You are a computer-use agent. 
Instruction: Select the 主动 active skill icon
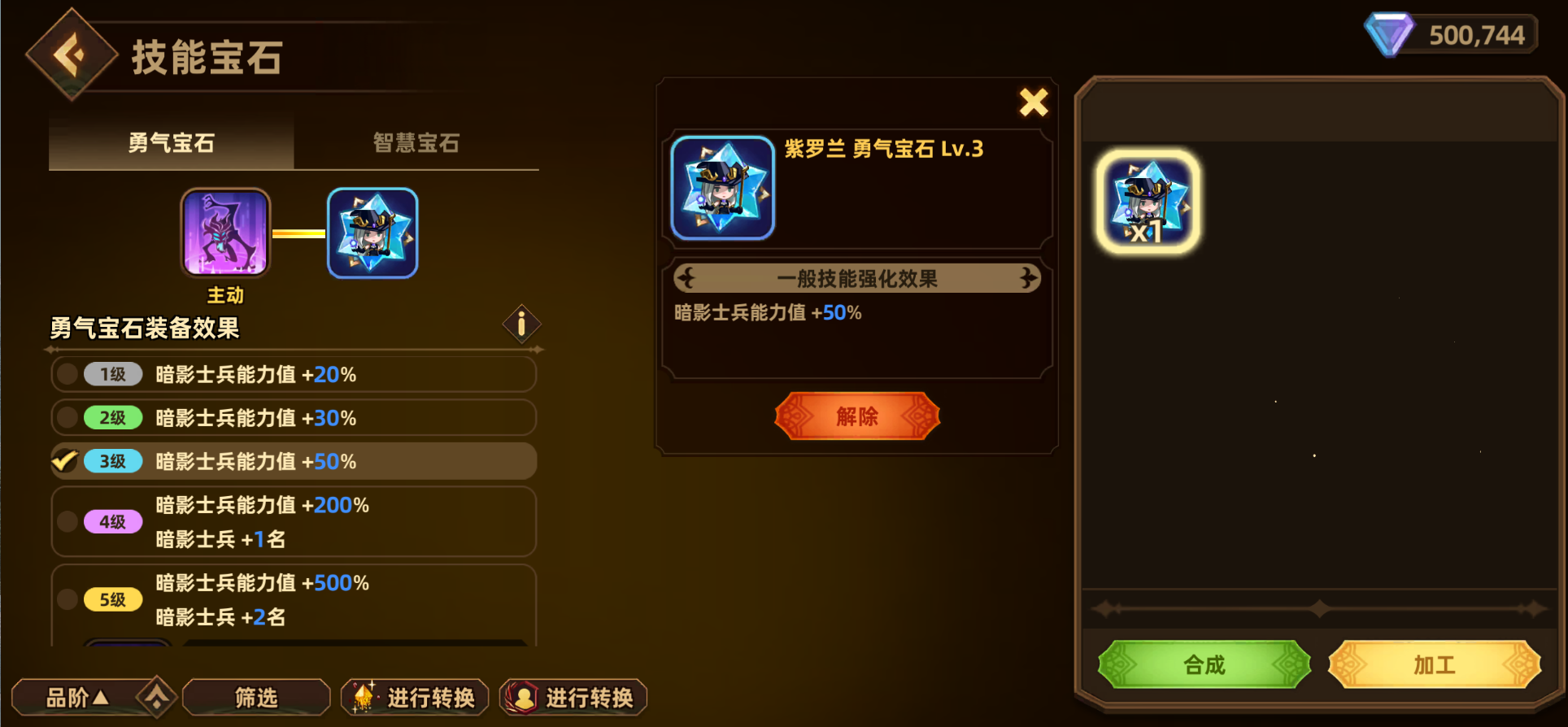[x=225, y=233]
